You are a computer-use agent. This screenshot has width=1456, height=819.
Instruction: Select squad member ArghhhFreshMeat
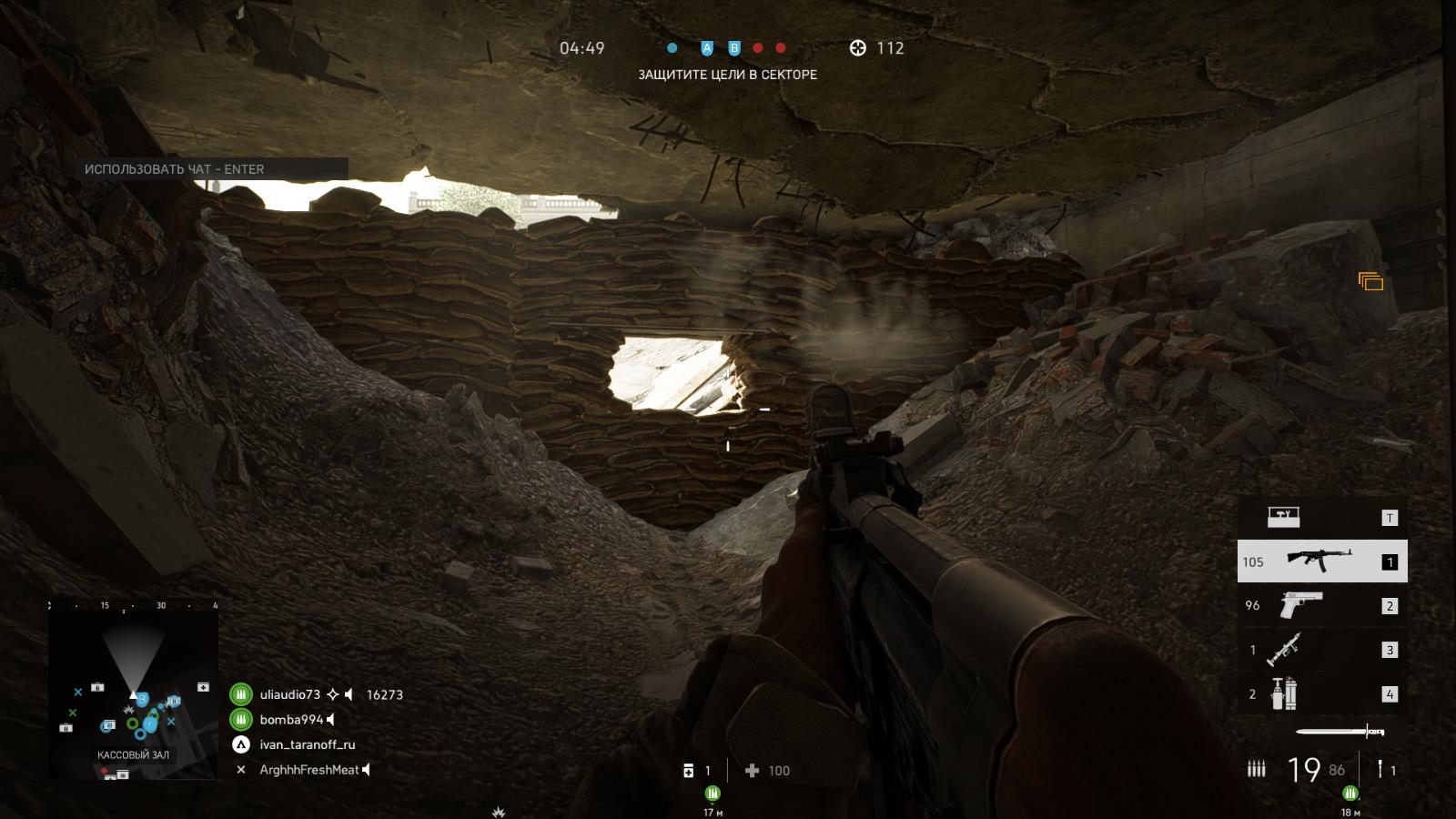pyautogui.click(x=309, y=770)
